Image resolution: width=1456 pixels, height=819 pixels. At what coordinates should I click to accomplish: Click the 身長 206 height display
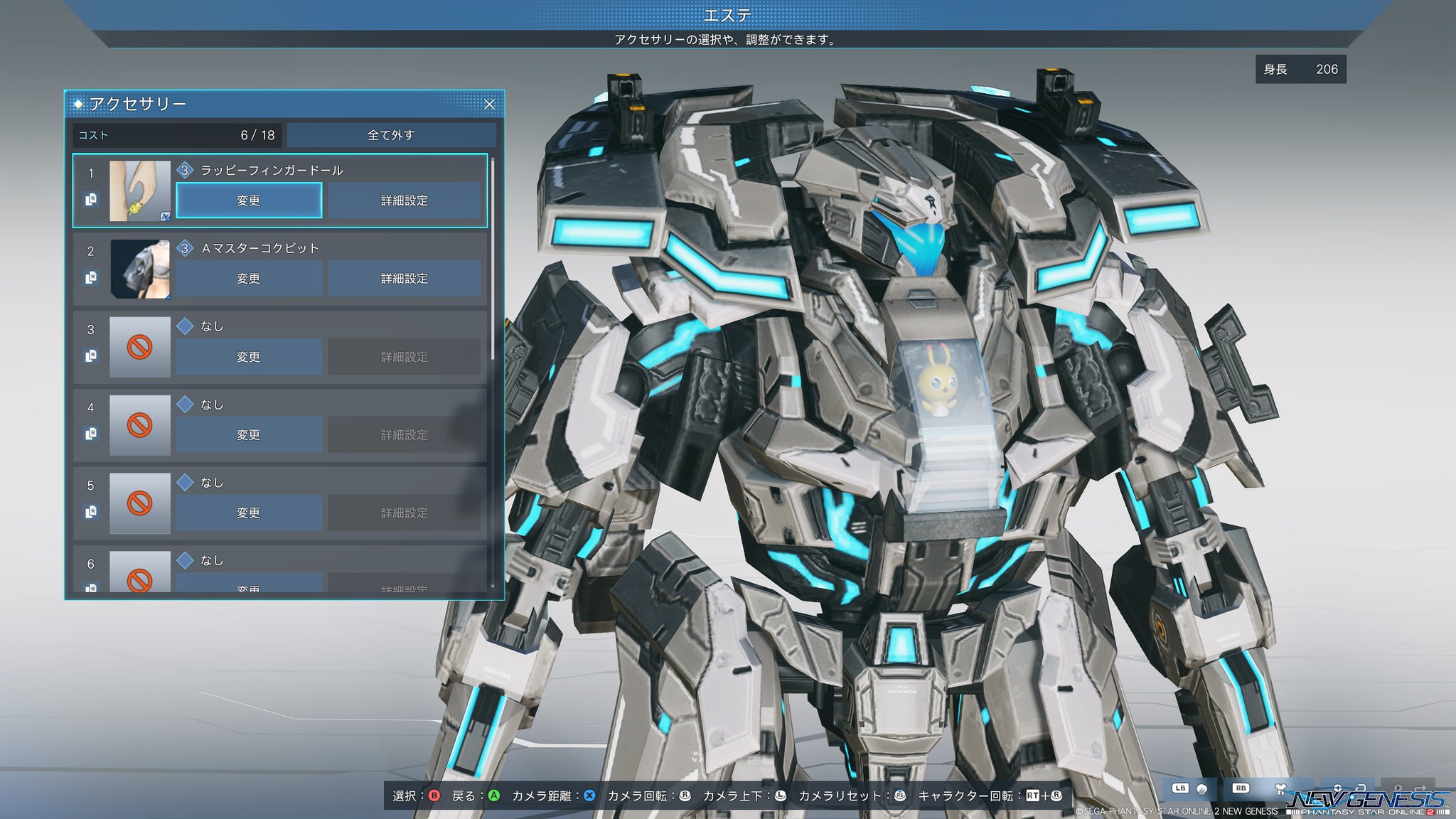point(1300,70)
